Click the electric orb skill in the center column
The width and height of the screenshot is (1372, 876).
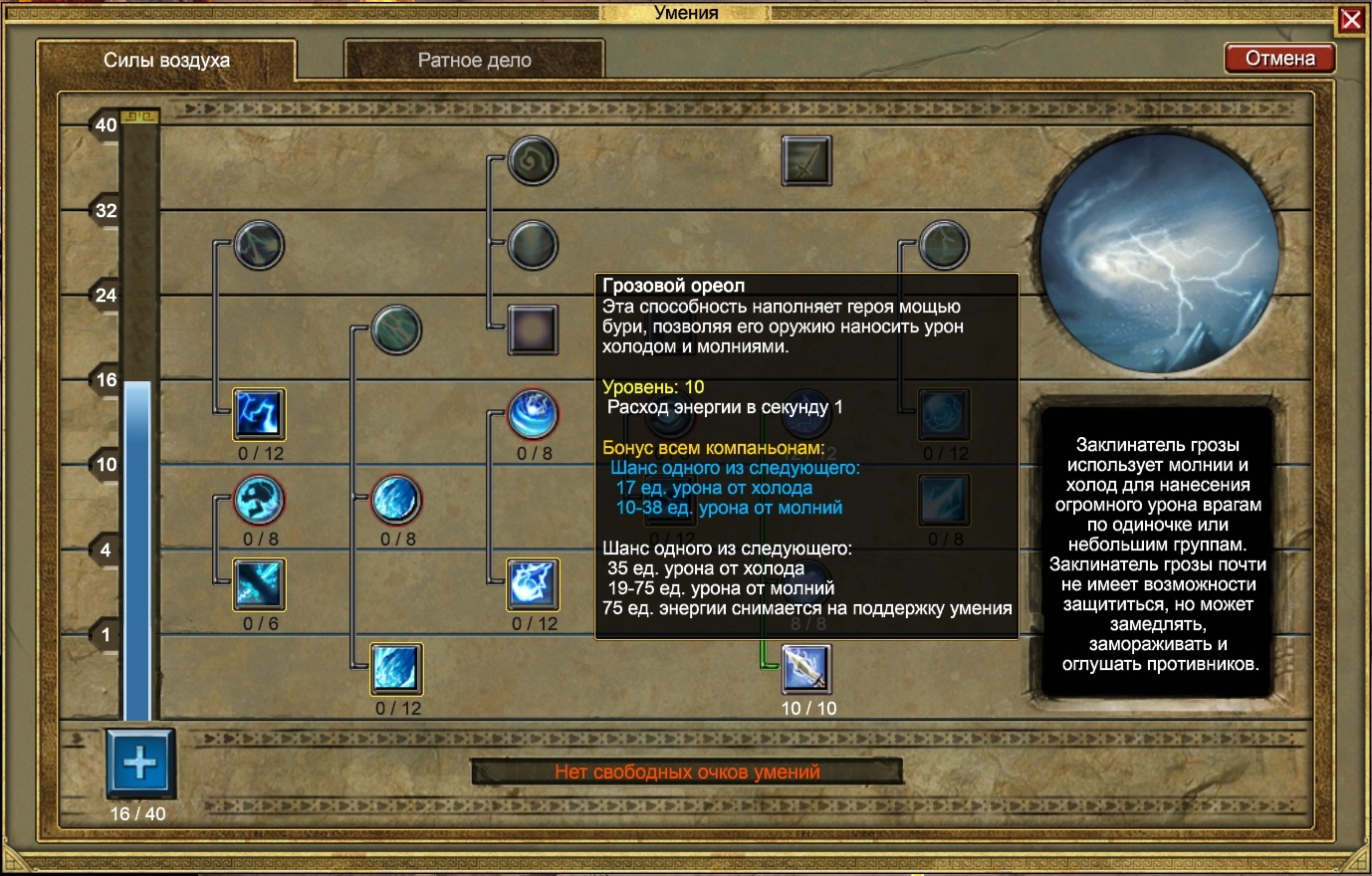pyautogui.click(x=533, y=587)
